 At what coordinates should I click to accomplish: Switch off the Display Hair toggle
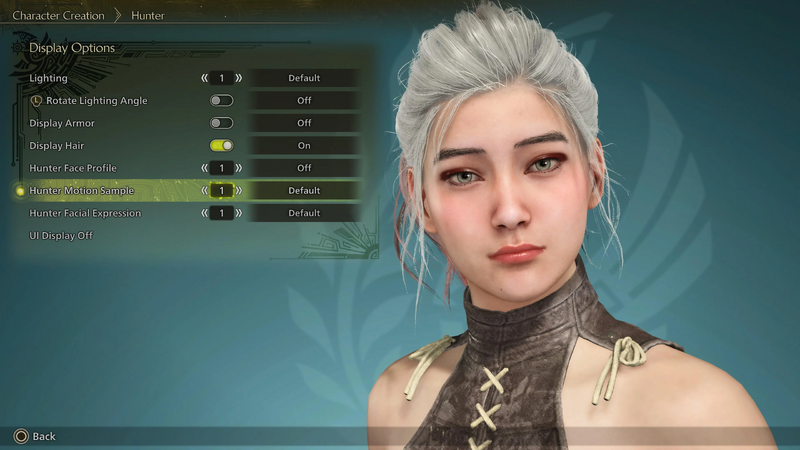click(x=221, y=146)
